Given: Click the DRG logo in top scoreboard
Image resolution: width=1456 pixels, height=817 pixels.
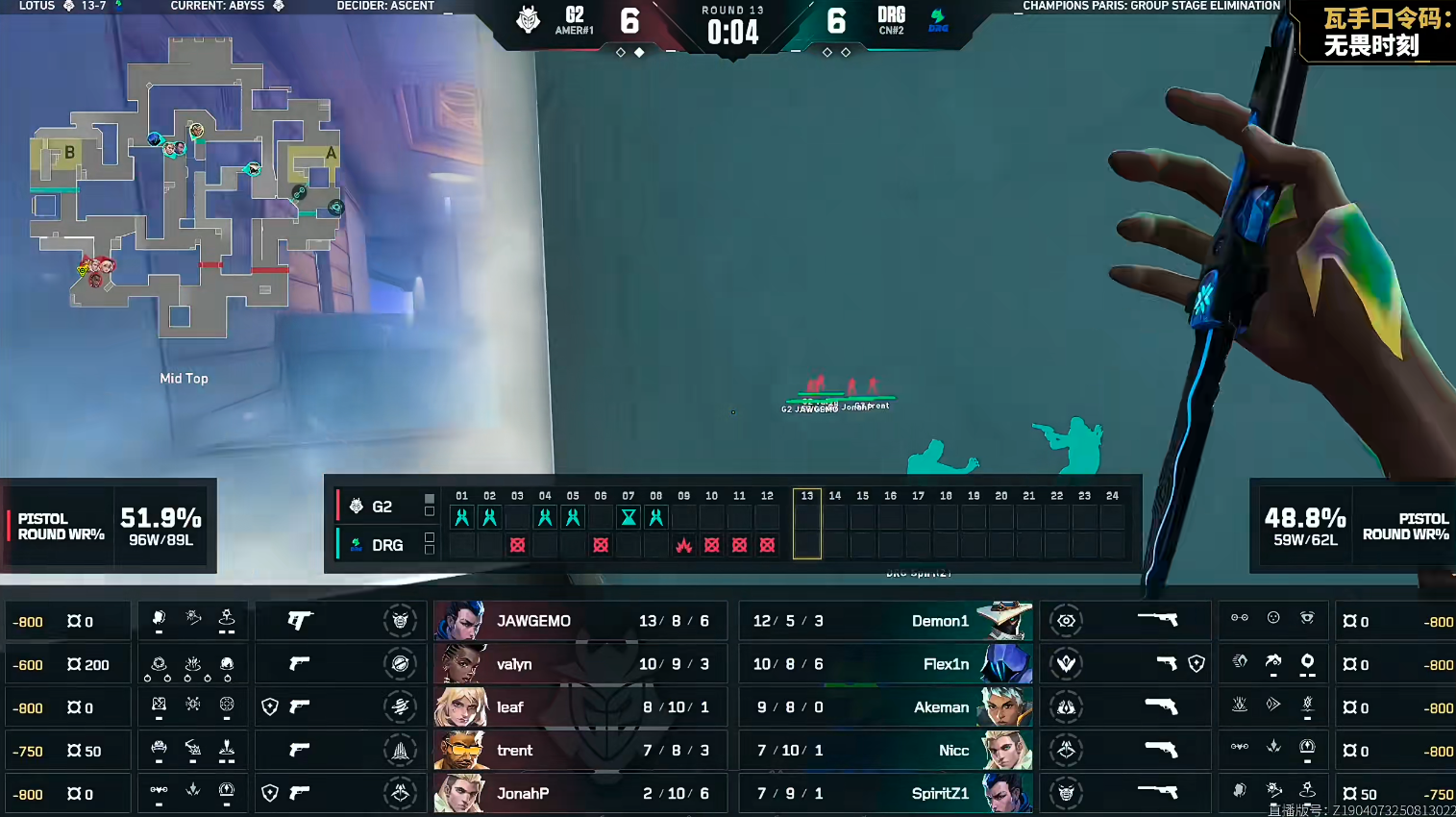Looking at the screenshot, I should pos(938,19).
